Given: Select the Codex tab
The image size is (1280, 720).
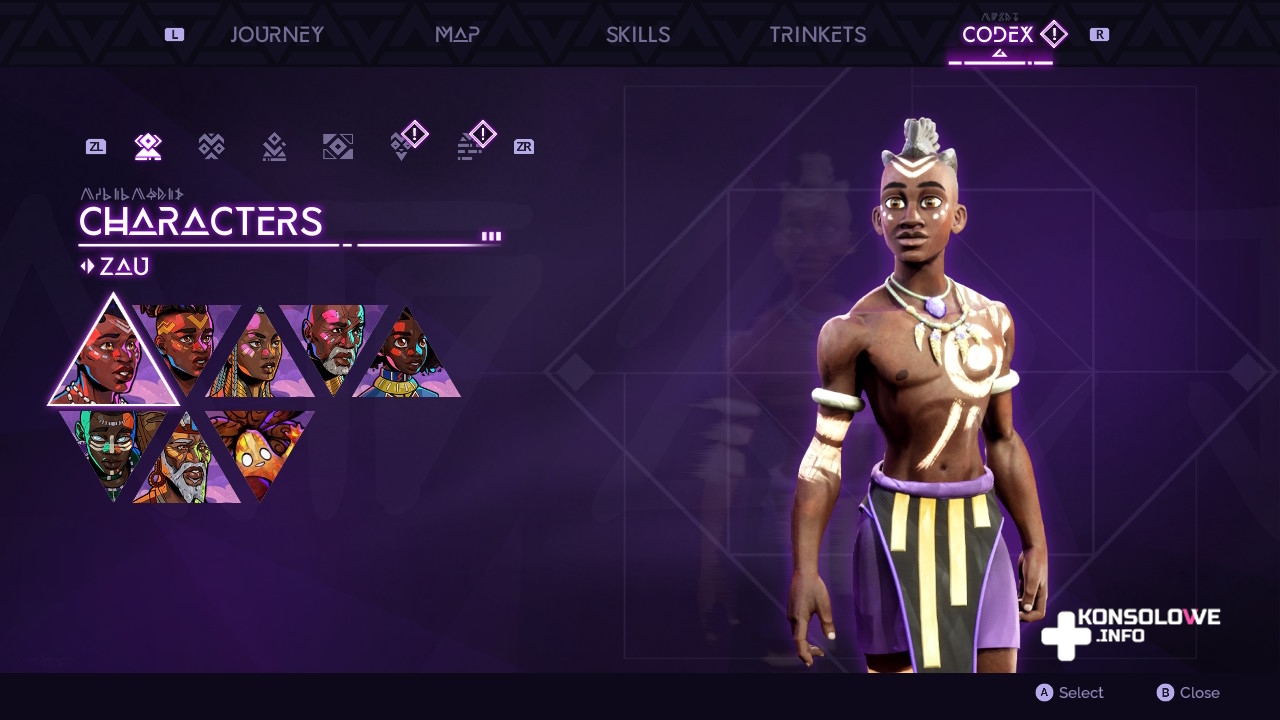Looking at the screenshot, I should pyautogui.click(x=999, y=35).
